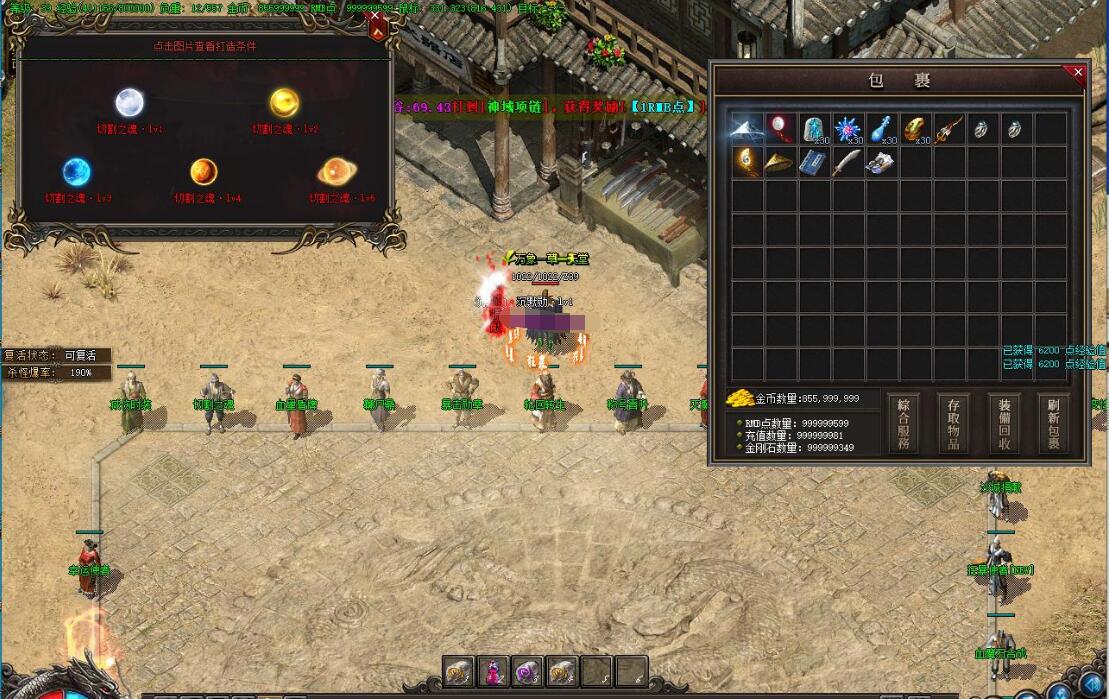Pick the blue rune stone stack
This screenshot has height=699, width=1109.
click(815, 129)
